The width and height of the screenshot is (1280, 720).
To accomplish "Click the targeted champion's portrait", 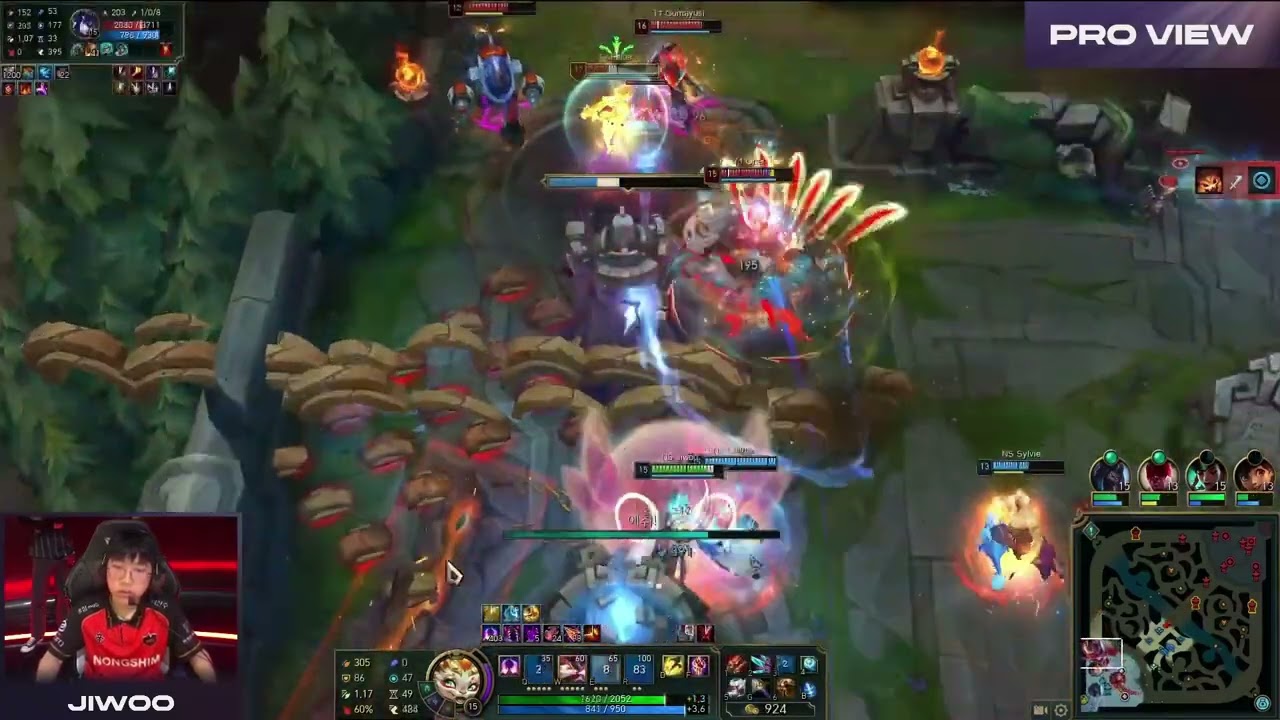I will [86, 24].
